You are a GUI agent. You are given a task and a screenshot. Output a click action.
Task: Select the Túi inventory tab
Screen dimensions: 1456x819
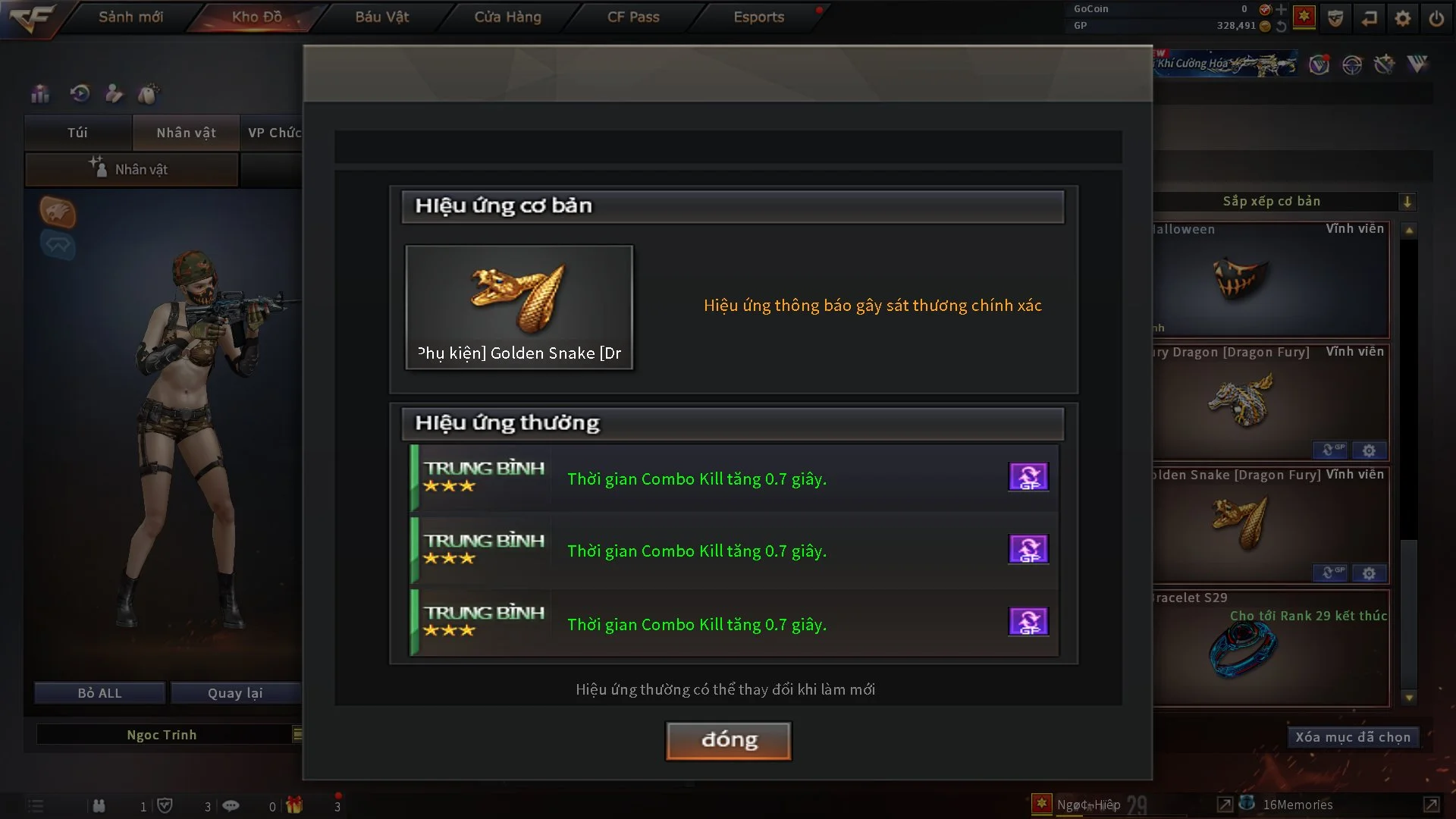pyautogui.click(x=77, y=133)
